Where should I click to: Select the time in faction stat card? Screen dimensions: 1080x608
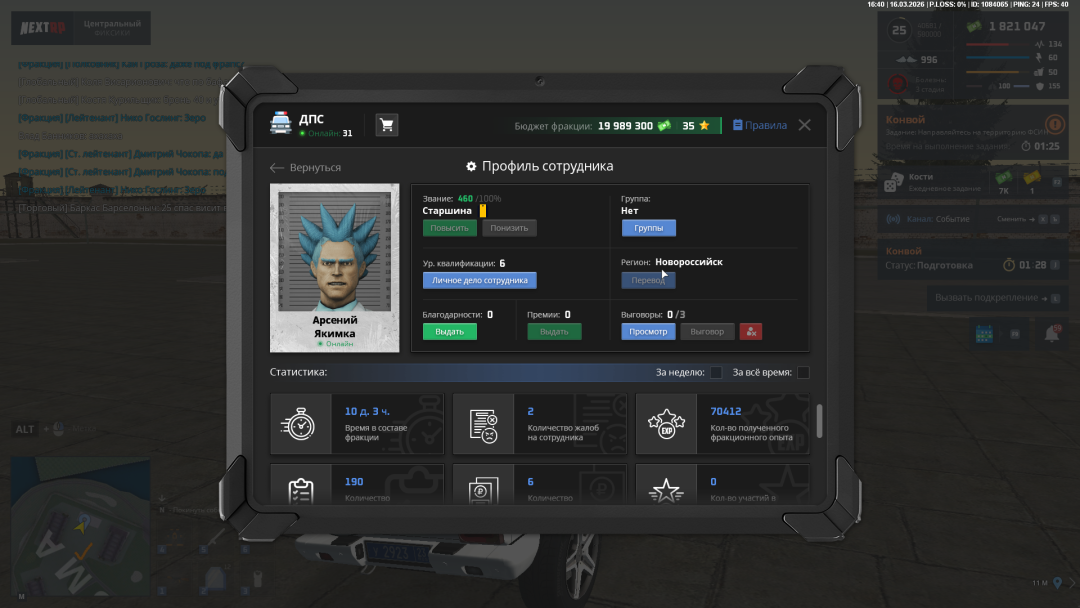(357, 424)
